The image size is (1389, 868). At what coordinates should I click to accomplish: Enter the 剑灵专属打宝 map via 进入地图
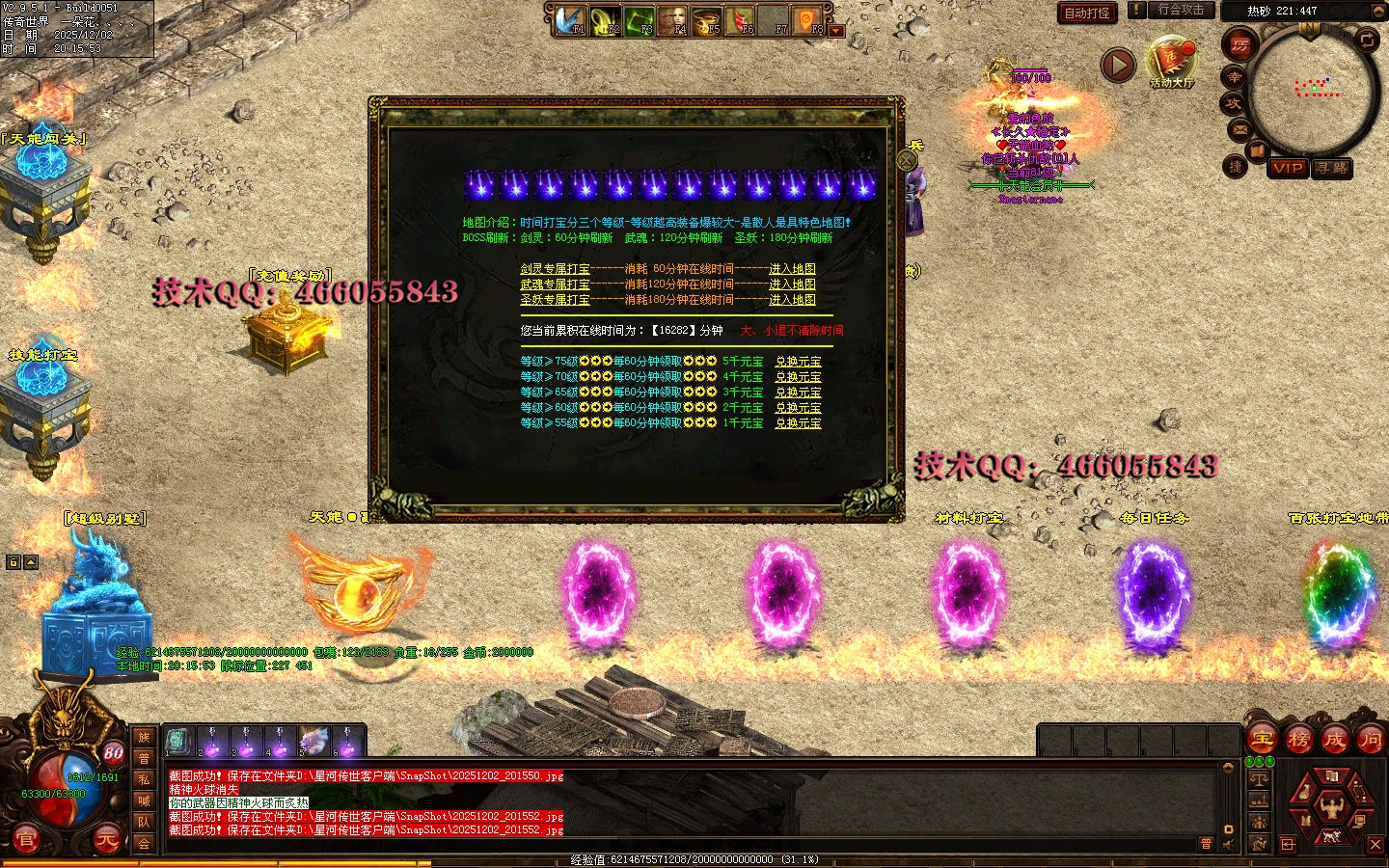click(792, 269)
